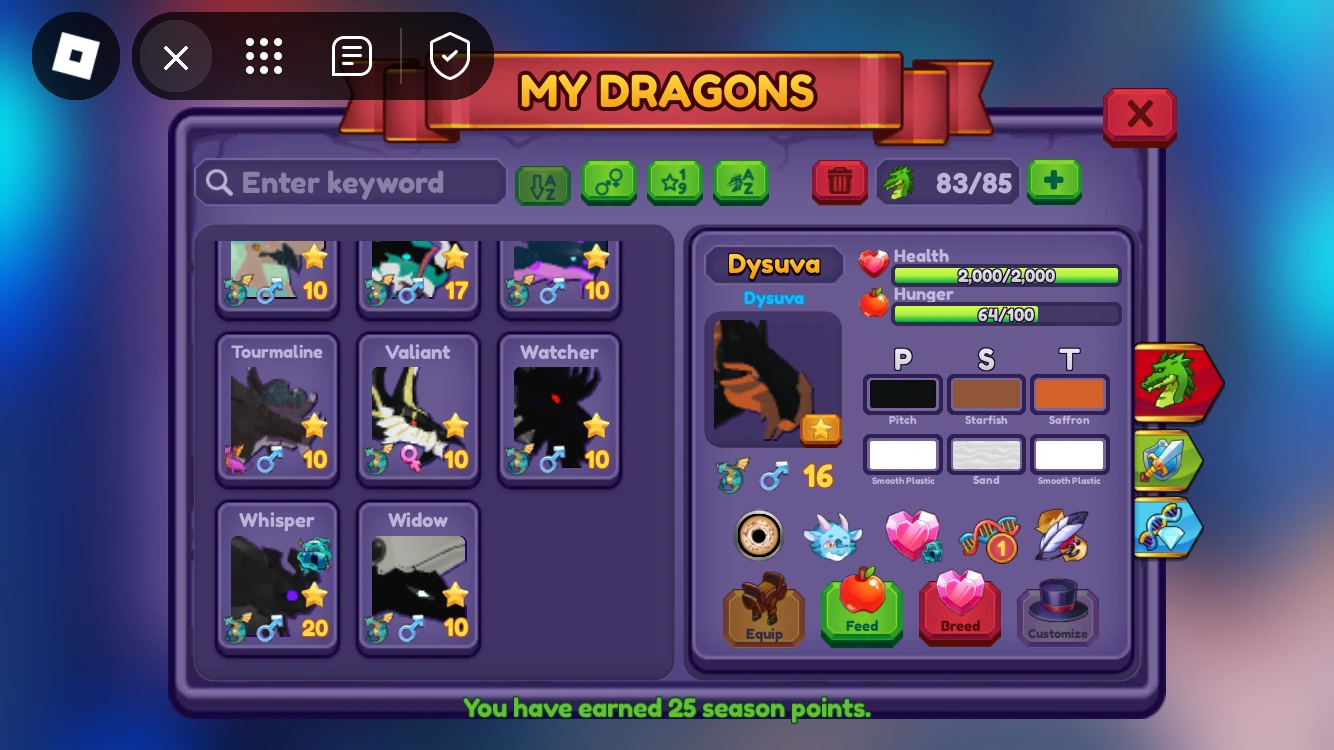Viewport: 1334px width, 750px height.
Task: View Dysuva's dragon head species icon
Action: pos(832,535)
